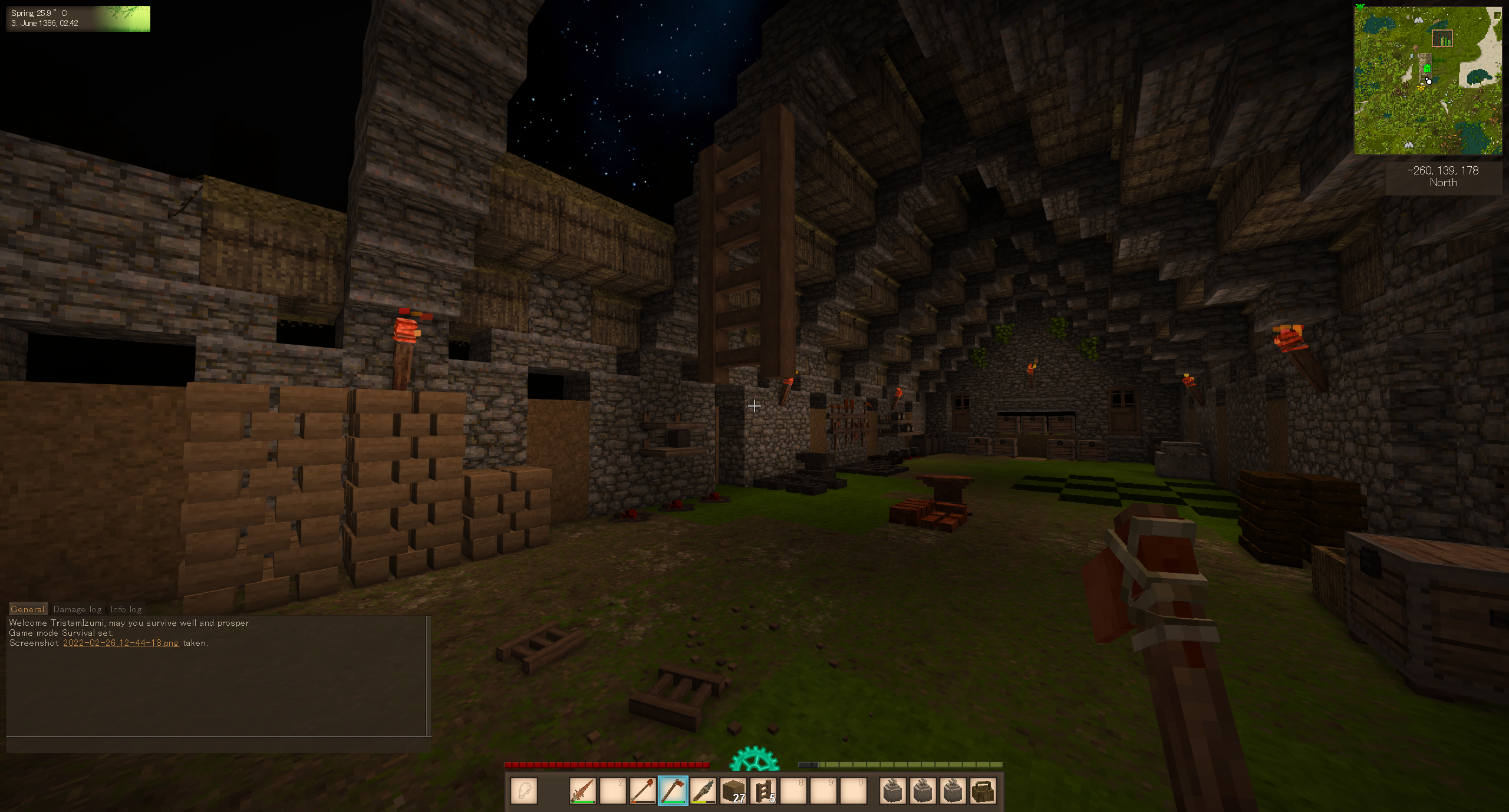Viewport: 1509px width, 812px height.
Task: Choose the highlighted copper axe slot
Action: 673,791
